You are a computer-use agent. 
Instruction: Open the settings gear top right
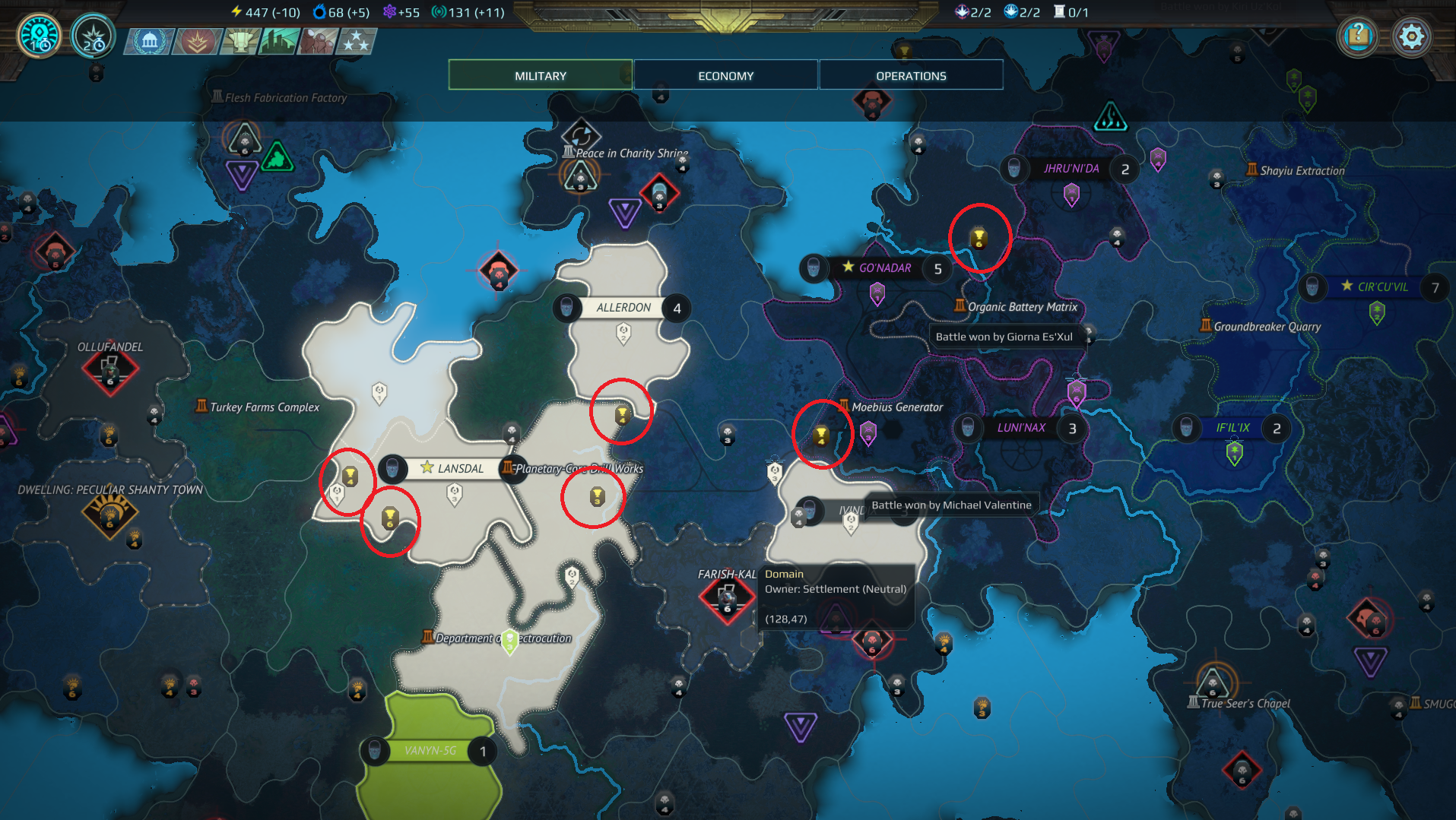1412,36
